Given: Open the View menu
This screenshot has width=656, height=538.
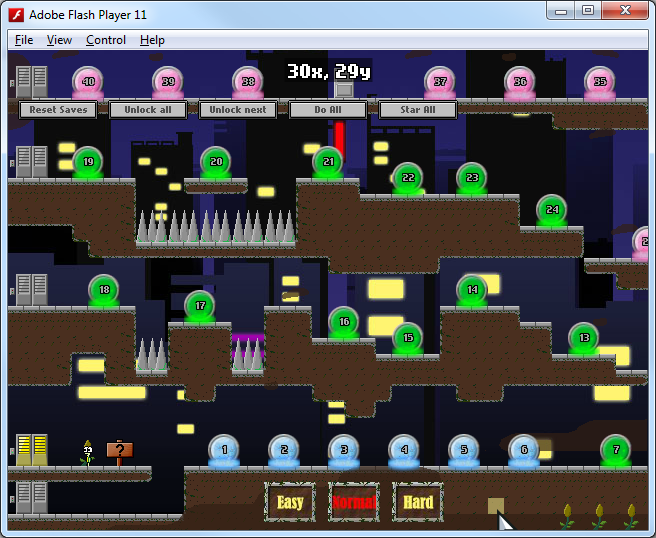Looking at the screenshot, I should coord(60,40).
